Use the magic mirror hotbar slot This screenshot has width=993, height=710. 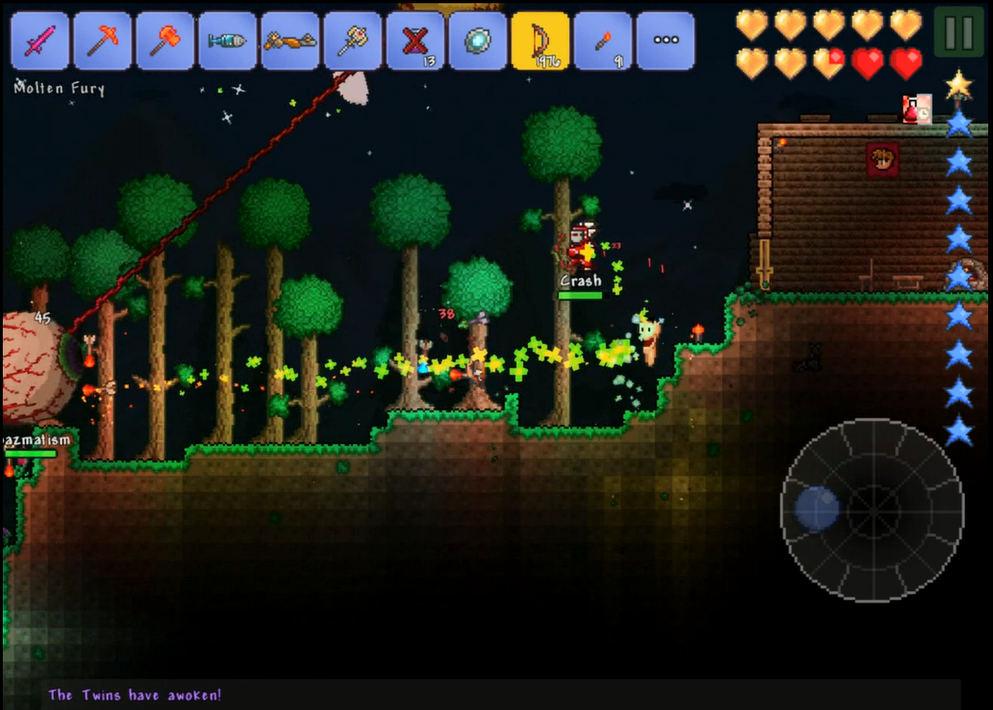(477, 41)
